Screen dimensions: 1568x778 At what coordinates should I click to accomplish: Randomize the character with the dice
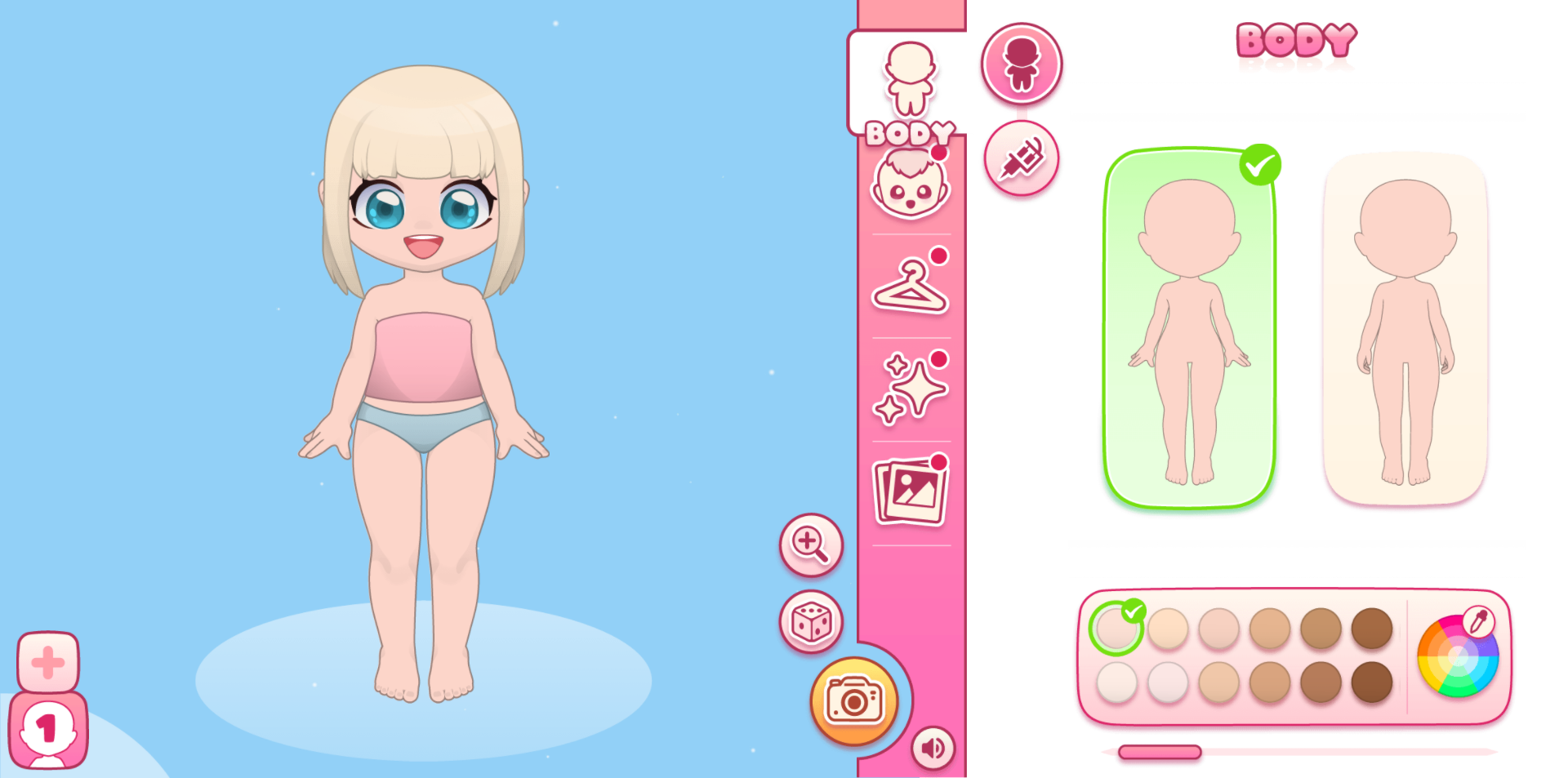click(x=809, y=622)
